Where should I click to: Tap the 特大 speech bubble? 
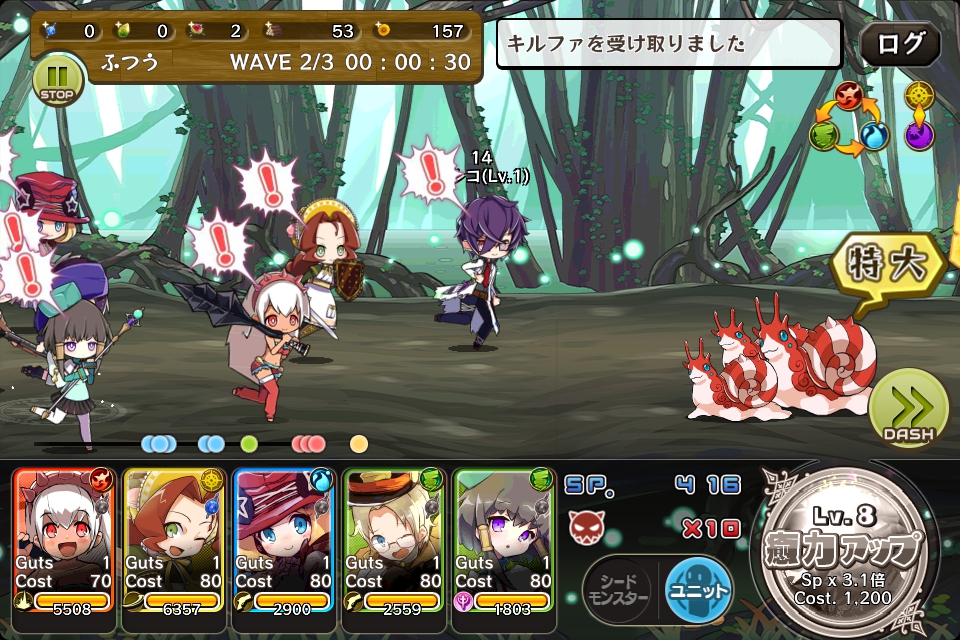887,265
